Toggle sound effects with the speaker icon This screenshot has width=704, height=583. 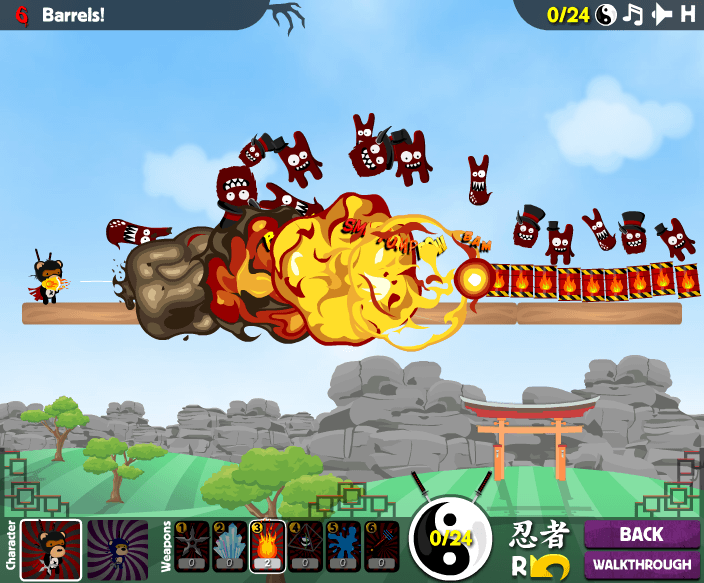[x=661, y=14]
